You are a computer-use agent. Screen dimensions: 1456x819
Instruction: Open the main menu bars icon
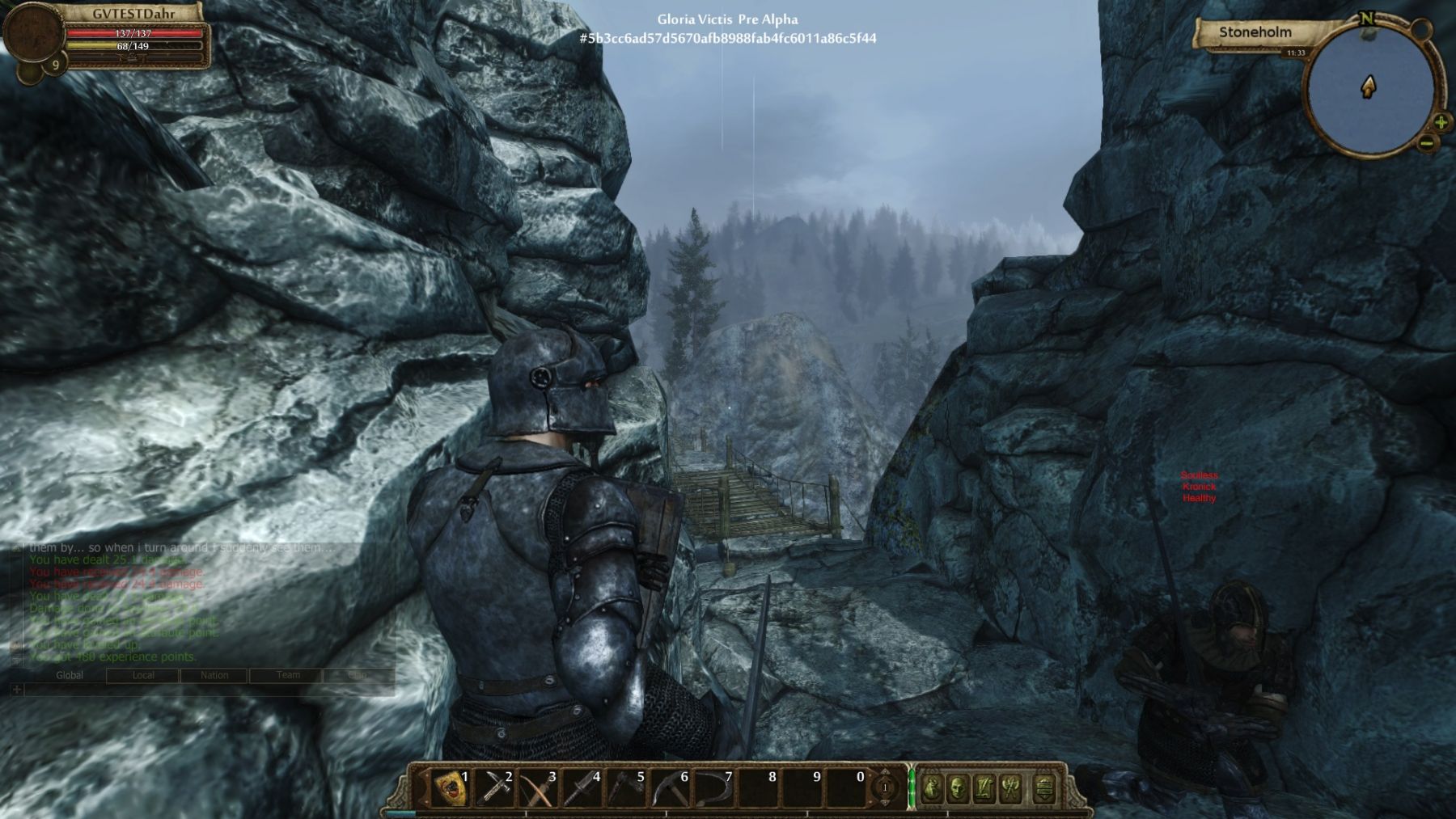(x=1044, y=787)
